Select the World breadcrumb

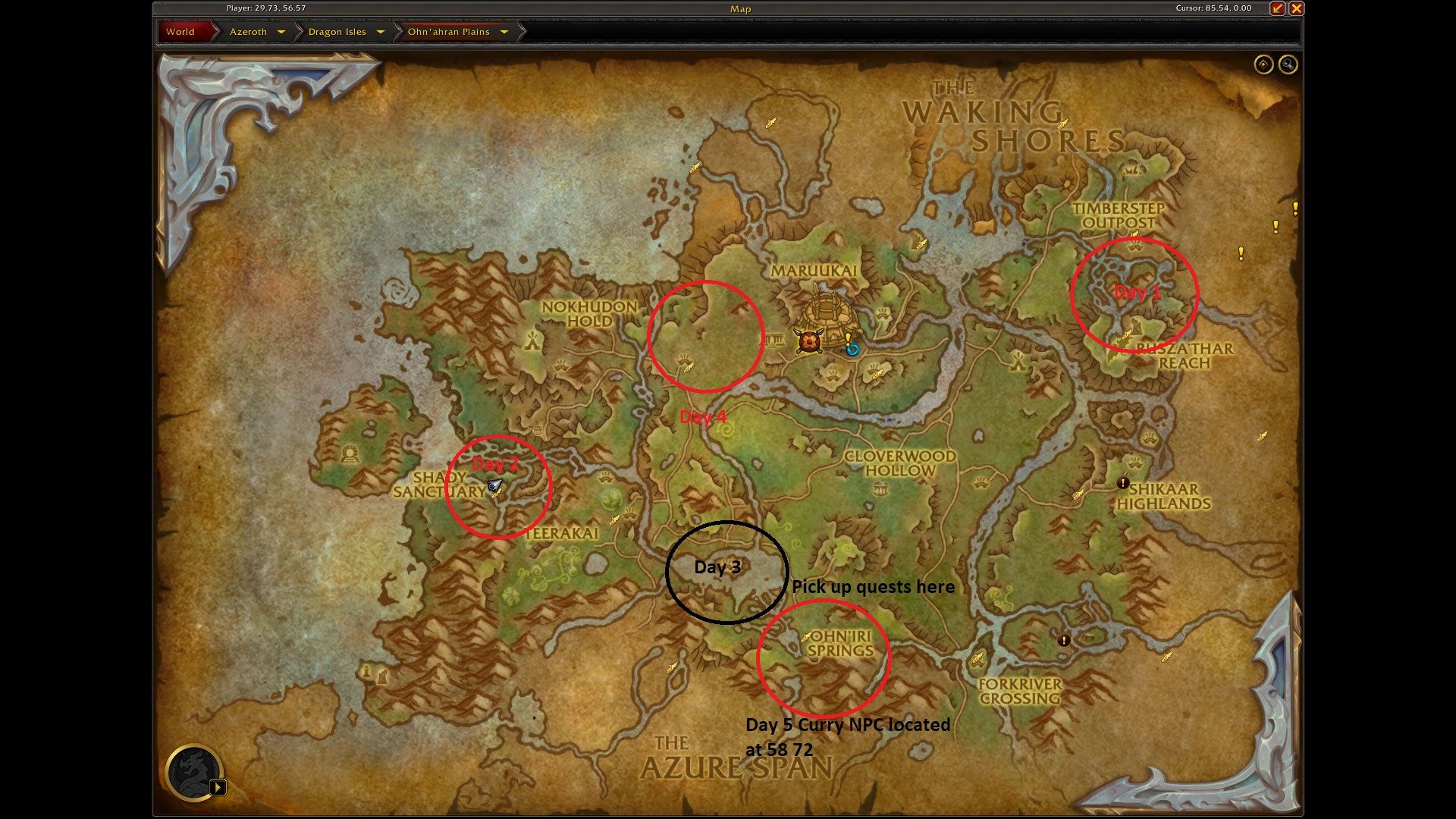(x=181, y=32)
